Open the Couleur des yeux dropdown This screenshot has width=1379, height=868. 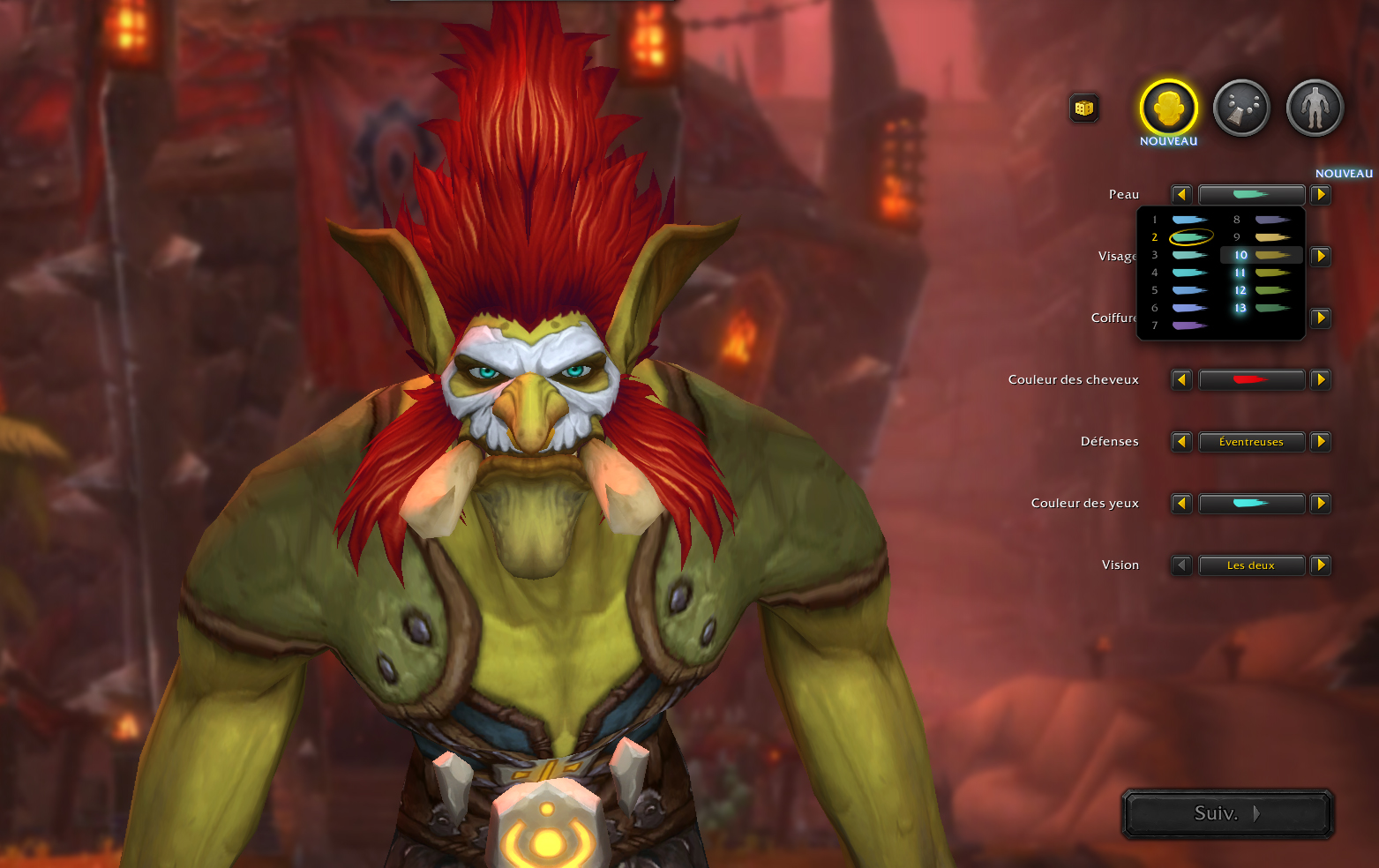click(x=1251, y=504)
